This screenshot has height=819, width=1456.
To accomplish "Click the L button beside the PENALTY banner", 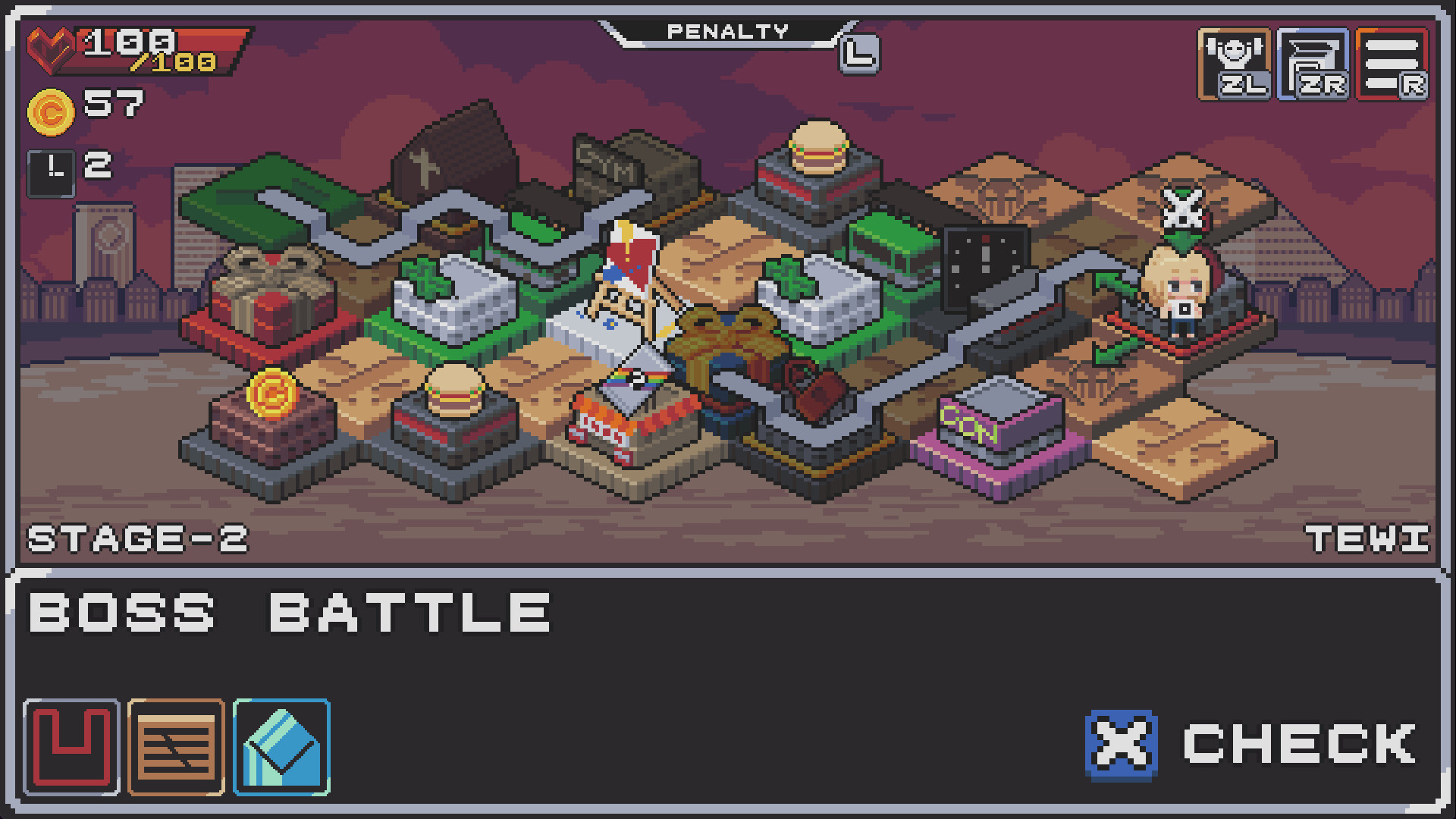I will tap(859, 55).
